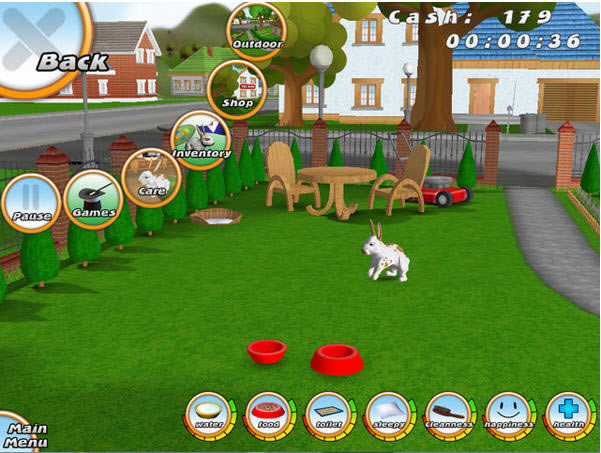Click the sleepy pillow icon
Screen dimensions: 601x453
pos(389,414)
